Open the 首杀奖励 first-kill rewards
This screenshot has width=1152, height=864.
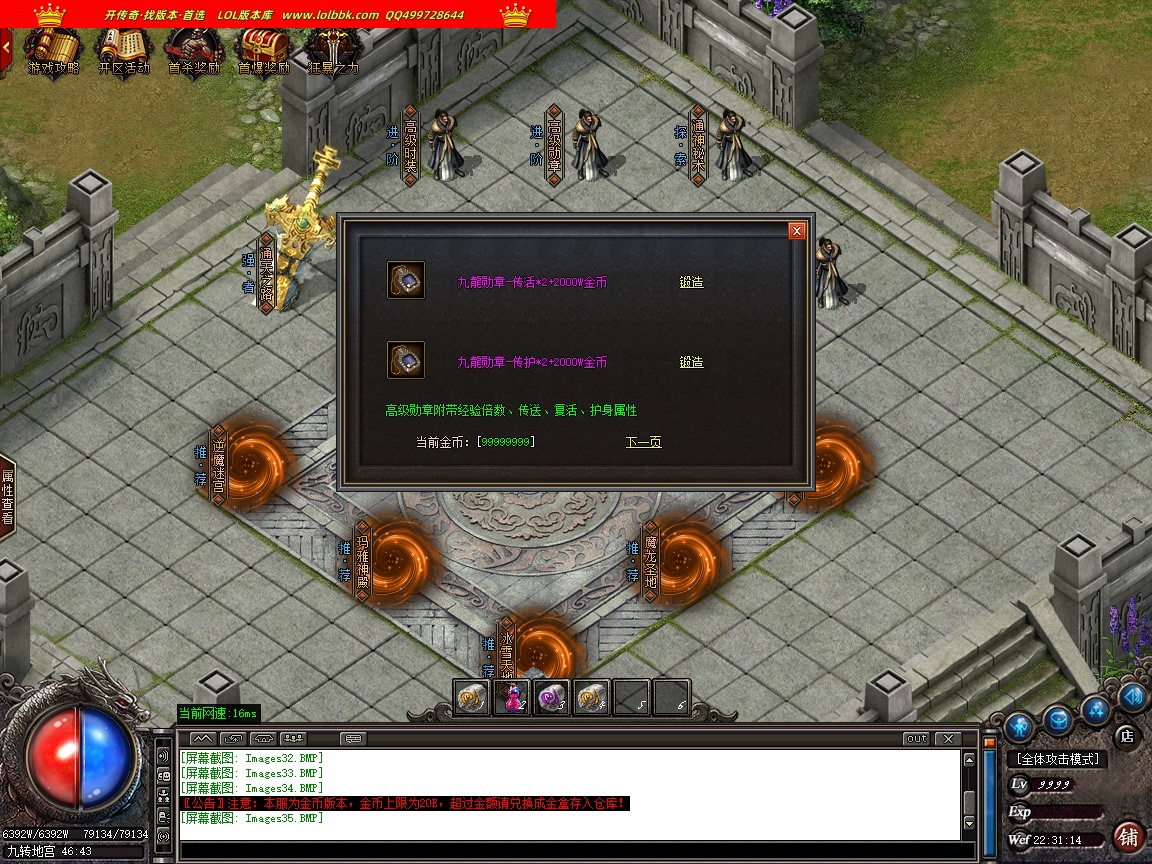point(193,50)
